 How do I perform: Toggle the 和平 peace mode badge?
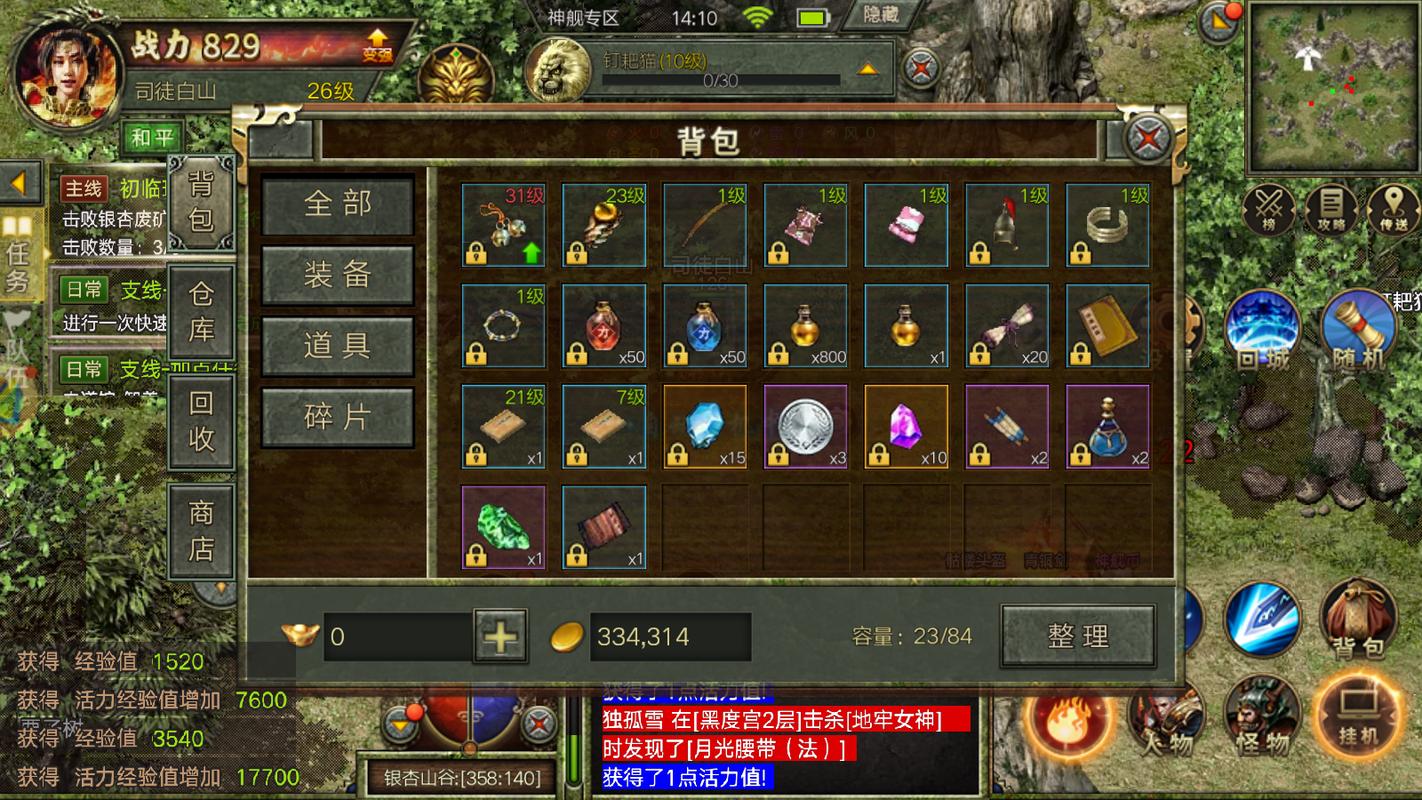point(152,137)
